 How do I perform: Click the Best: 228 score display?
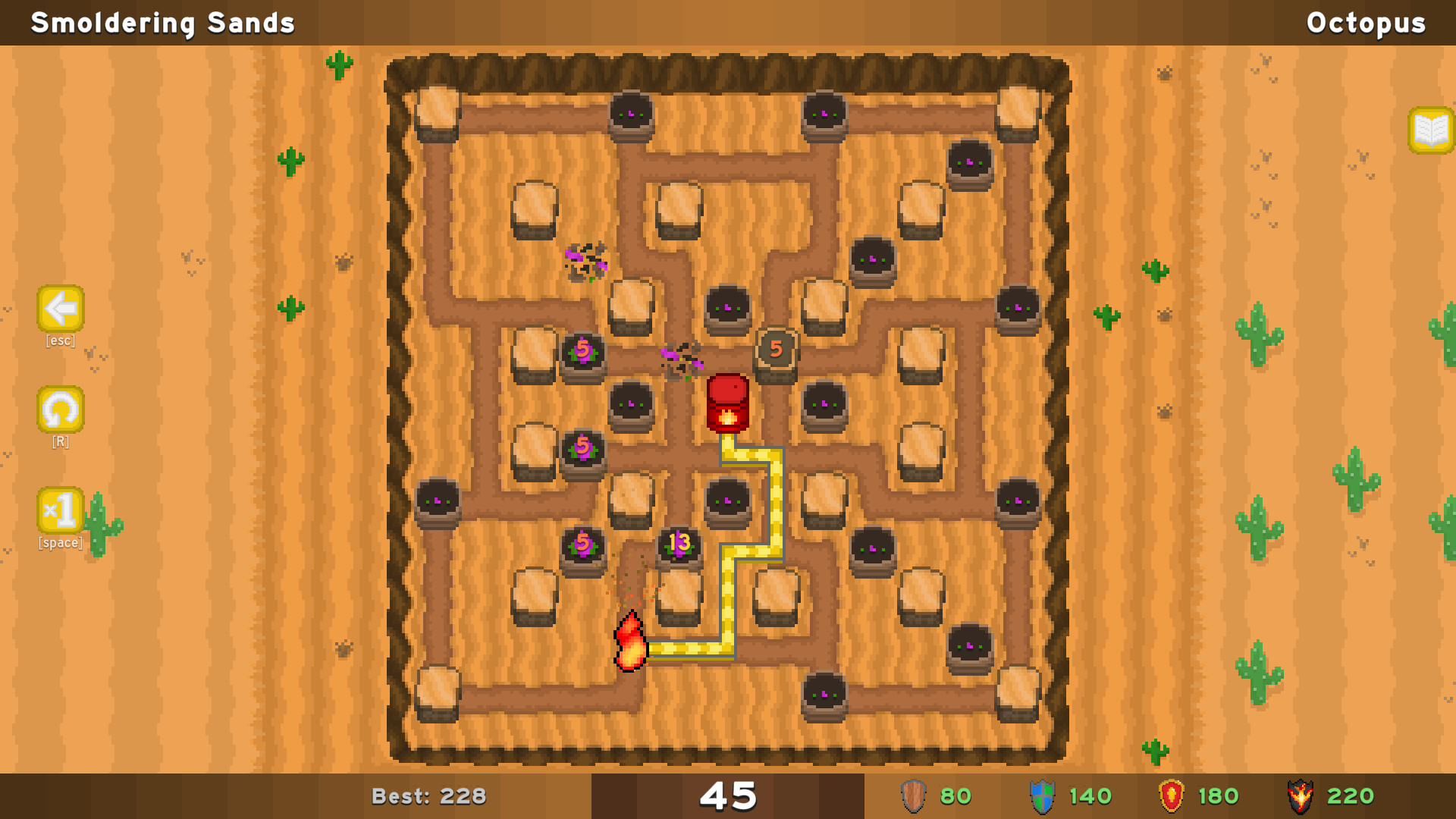(x=430, y=795)
